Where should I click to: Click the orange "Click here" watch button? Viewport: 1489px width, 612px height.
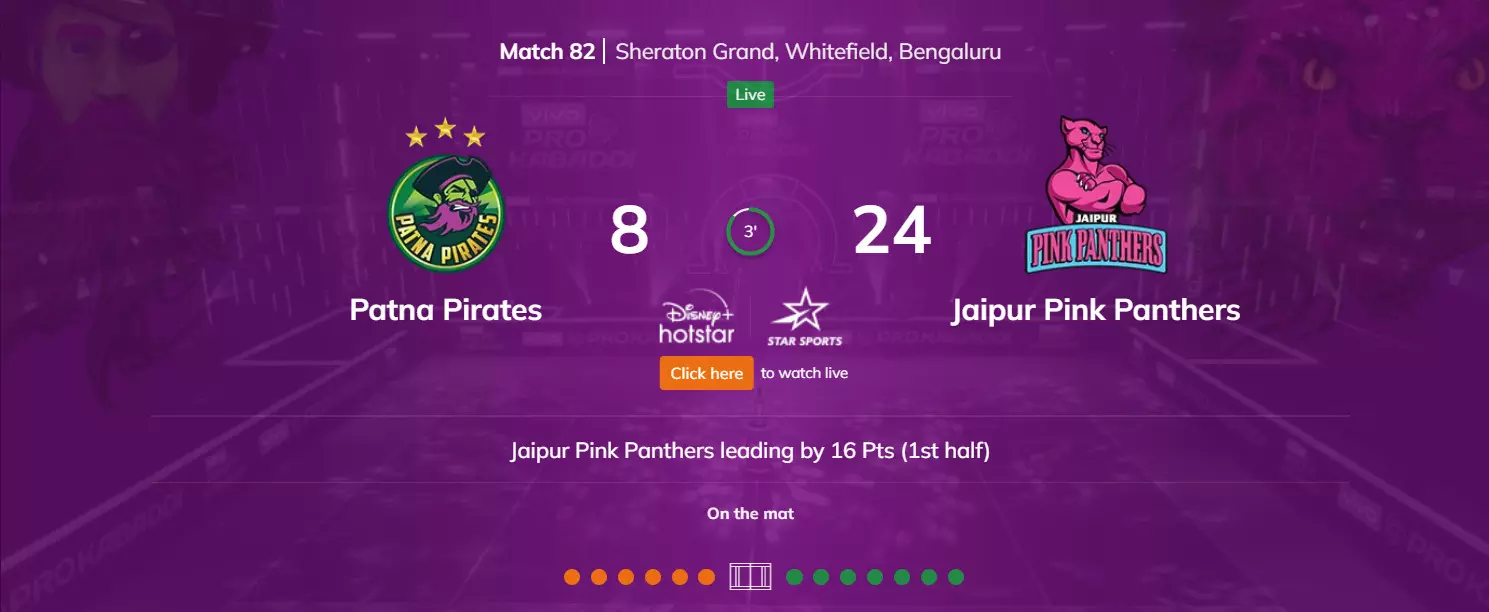[706, 373]
